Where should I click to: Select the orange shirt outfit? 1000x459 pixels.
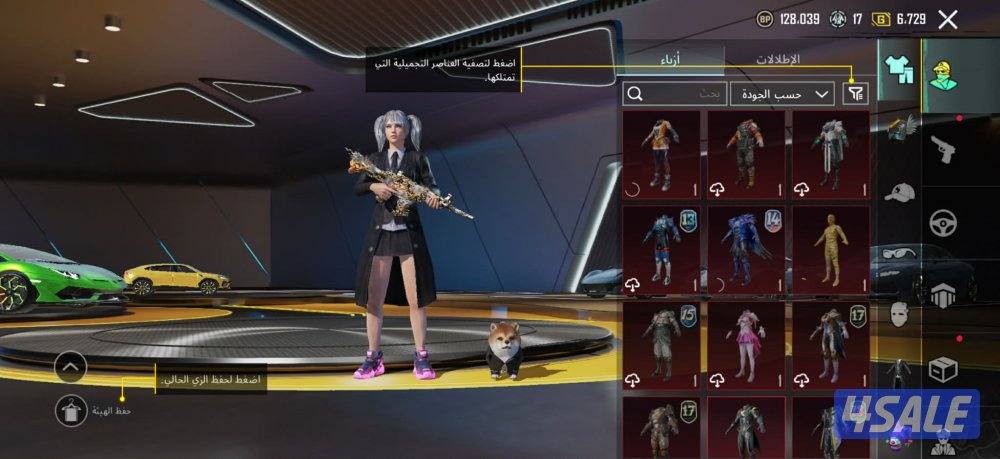coord(661,153)
